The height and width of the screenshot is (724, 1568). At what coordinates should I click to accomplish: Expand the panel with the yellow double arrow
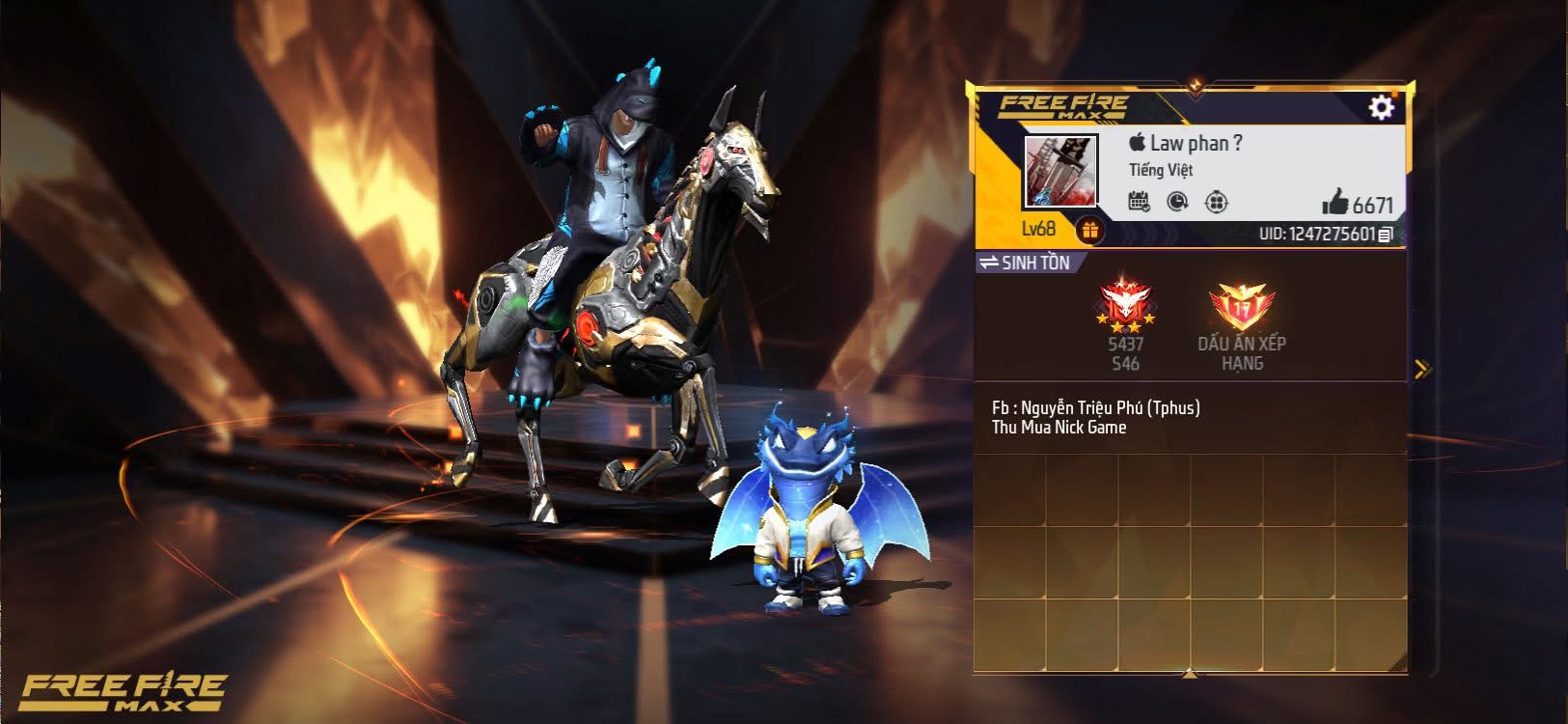[x=1421, y=369]
